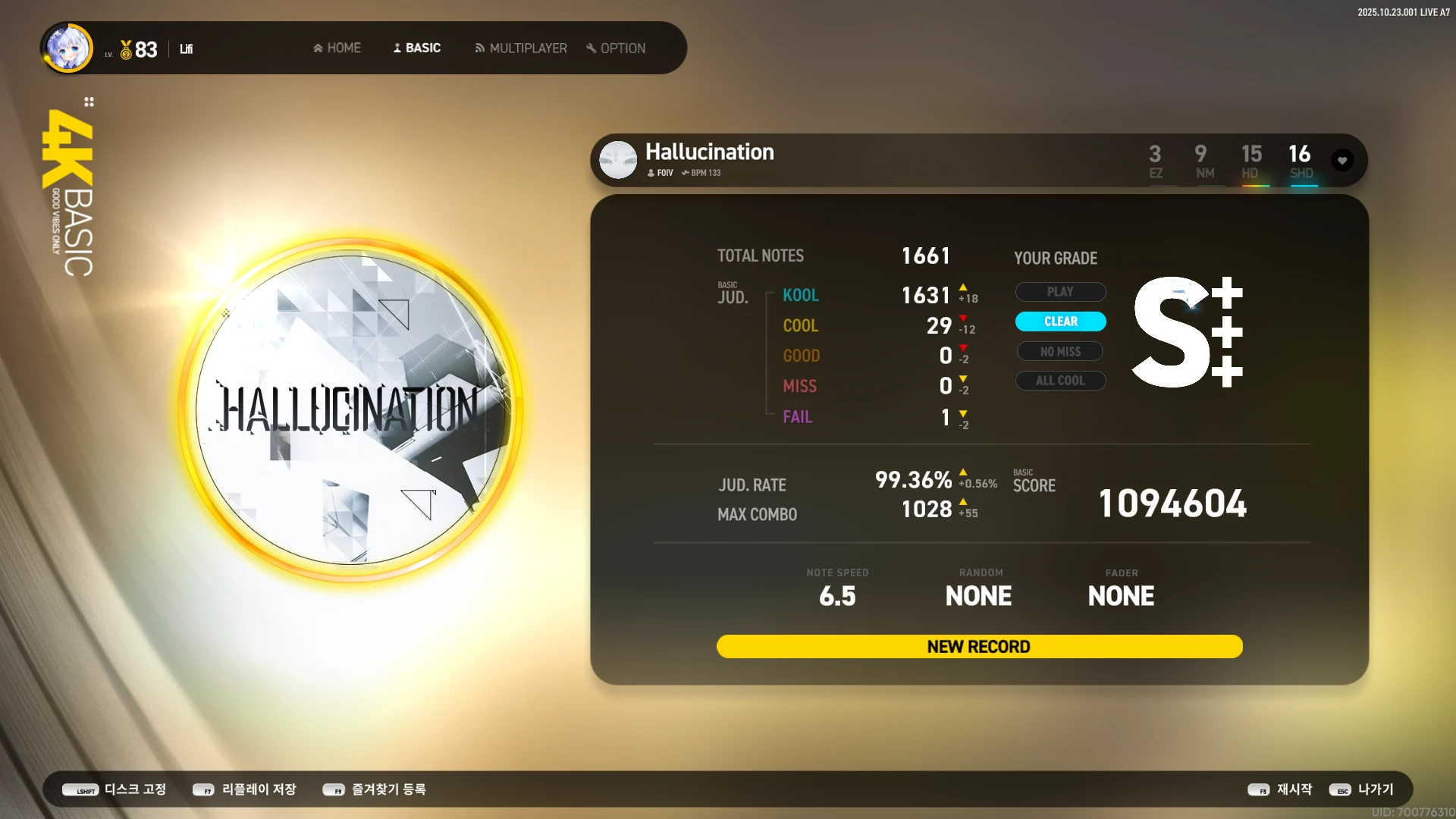Viewport: 1456px width, 819px height.
Task: Click the Hallucination song title header
Action: [x=709, y=152]
